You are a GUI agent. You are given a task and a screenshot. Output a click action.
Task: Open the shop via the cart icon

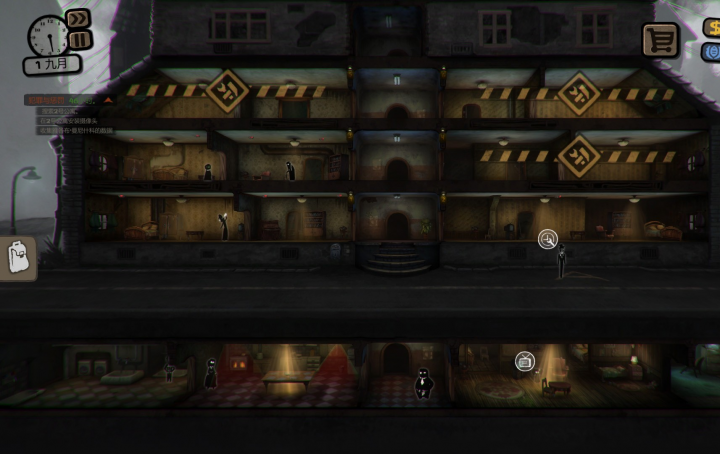pyautogui.click(x=660, y=40)
